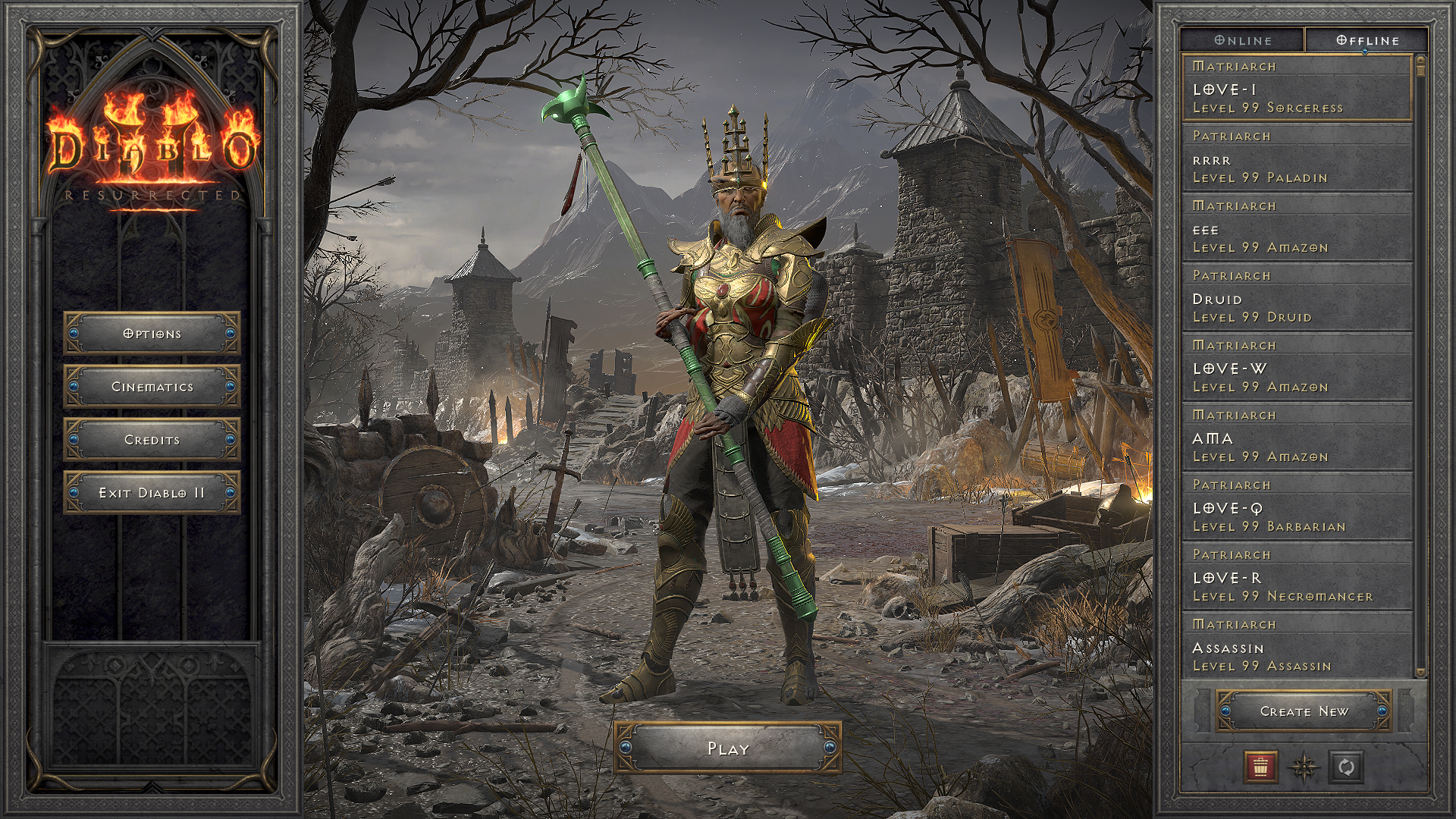This screenshot has width=1456, height=819.
Task: Click the compass star icon
Action: pyautogui.click(x=1304, y=767)
